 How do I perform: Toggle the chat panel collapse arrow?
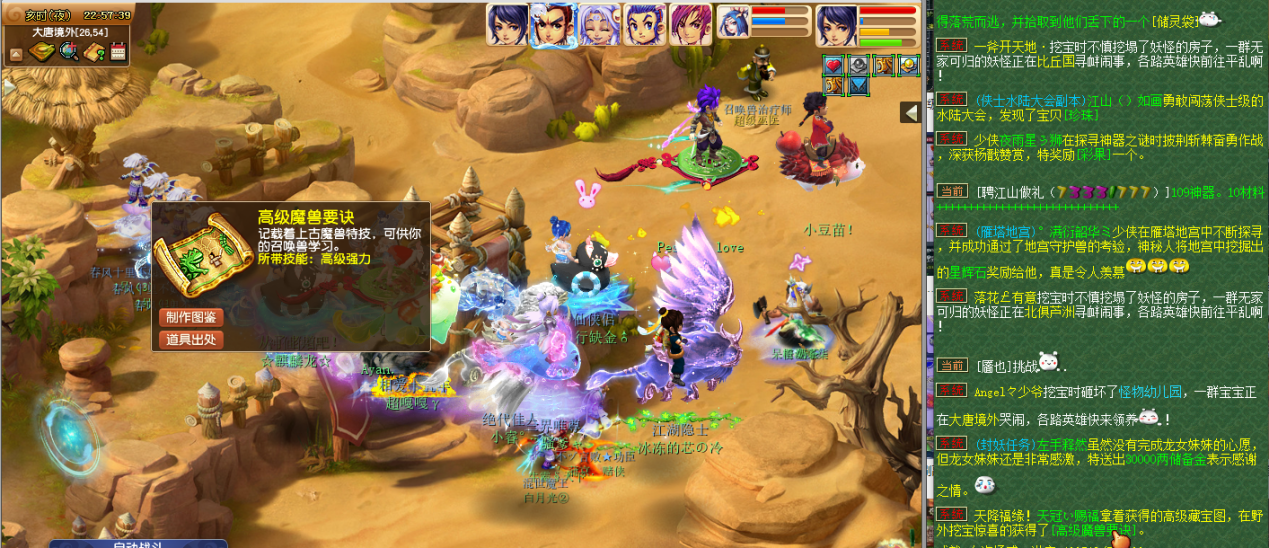click(x=910, y=113)
